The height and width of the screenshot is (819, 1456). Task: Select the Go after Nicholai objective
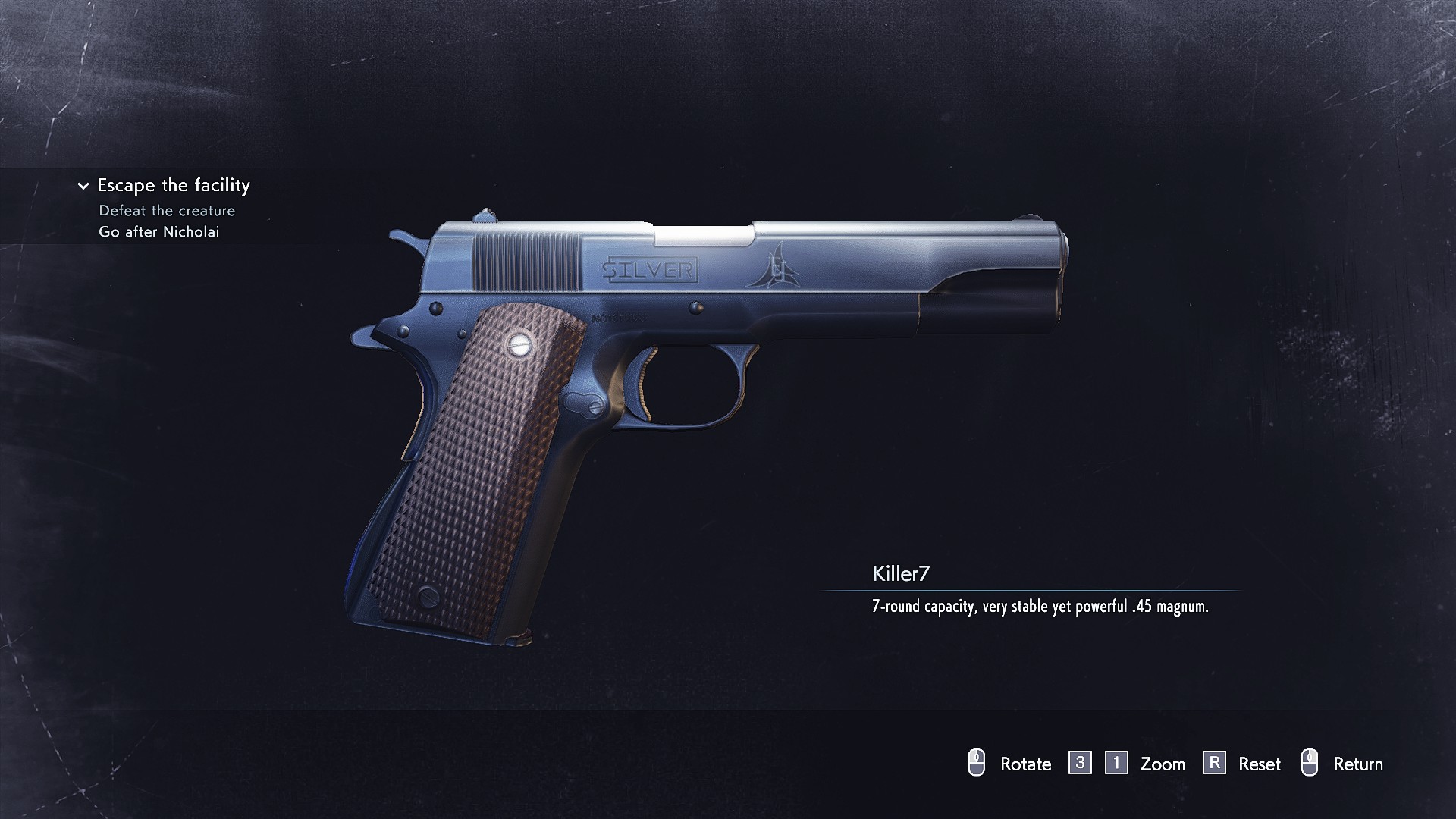(158, 232)
